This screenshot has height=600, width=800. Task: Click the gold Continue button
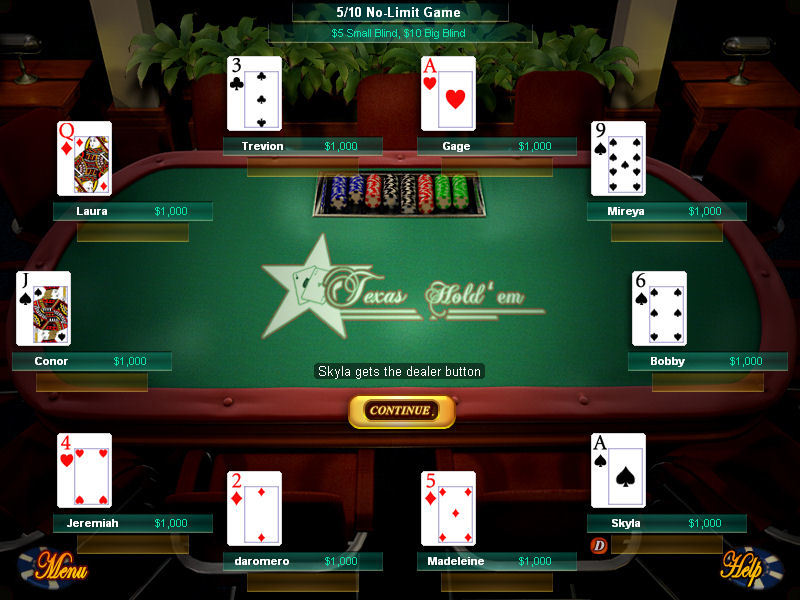click(401, 411)
